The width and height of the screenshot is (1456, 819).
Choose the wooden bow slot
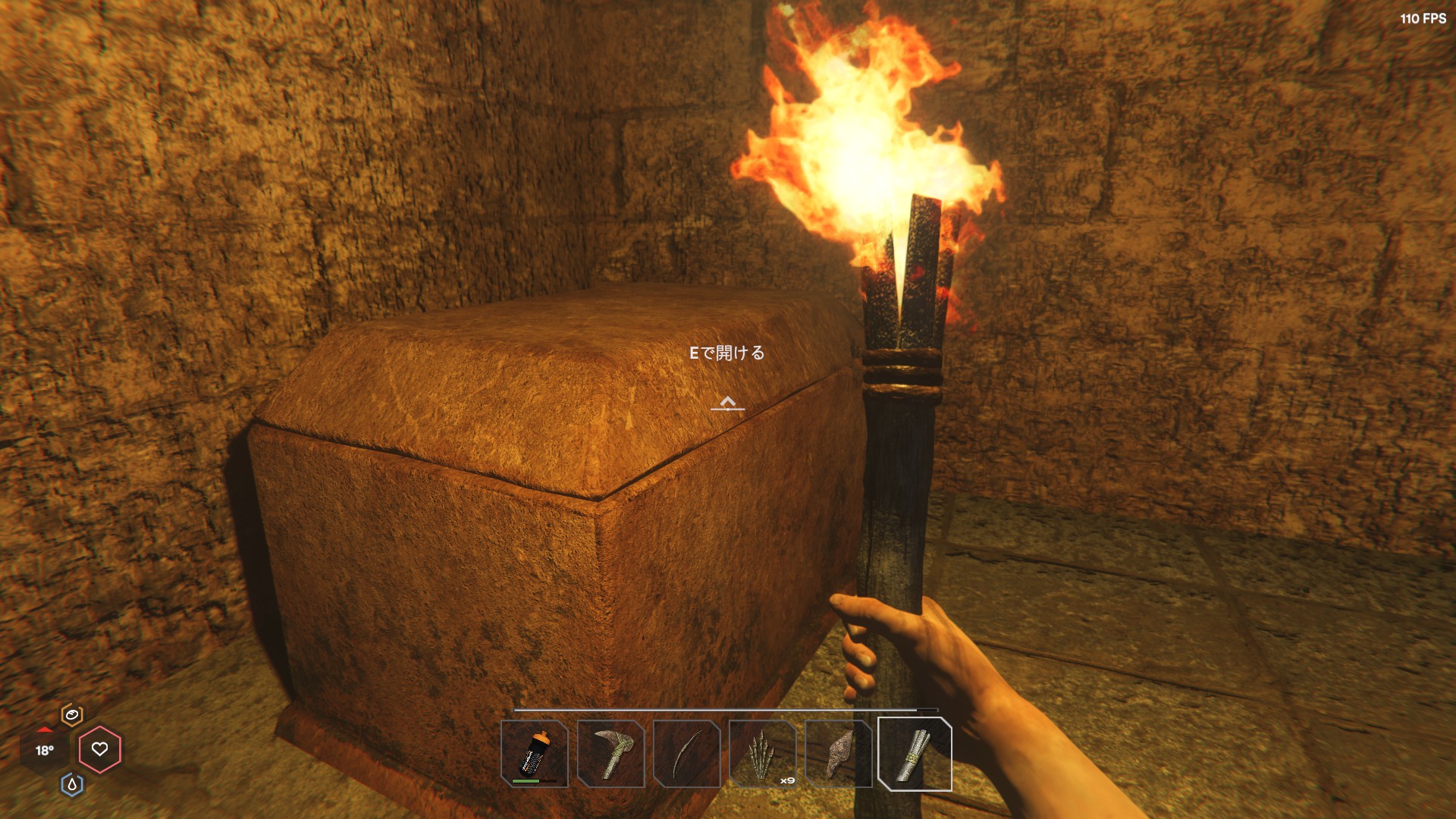[686, 754]
